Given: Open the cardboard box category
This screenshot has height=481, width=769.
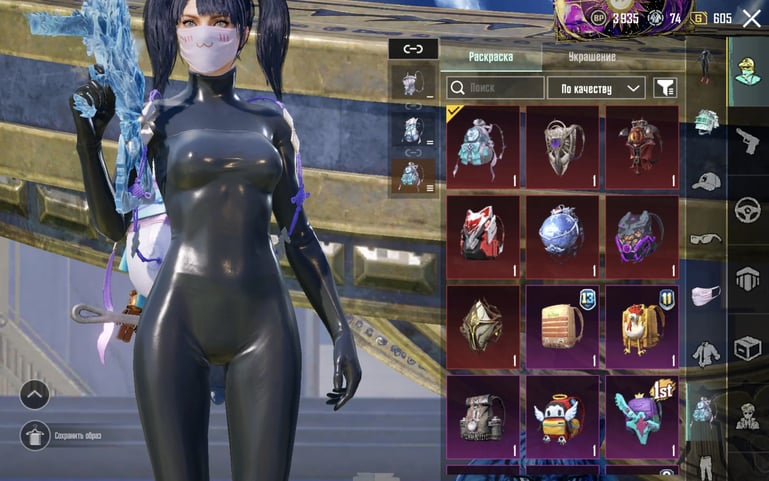Looking at the screenshot, I should coord(746,347).
